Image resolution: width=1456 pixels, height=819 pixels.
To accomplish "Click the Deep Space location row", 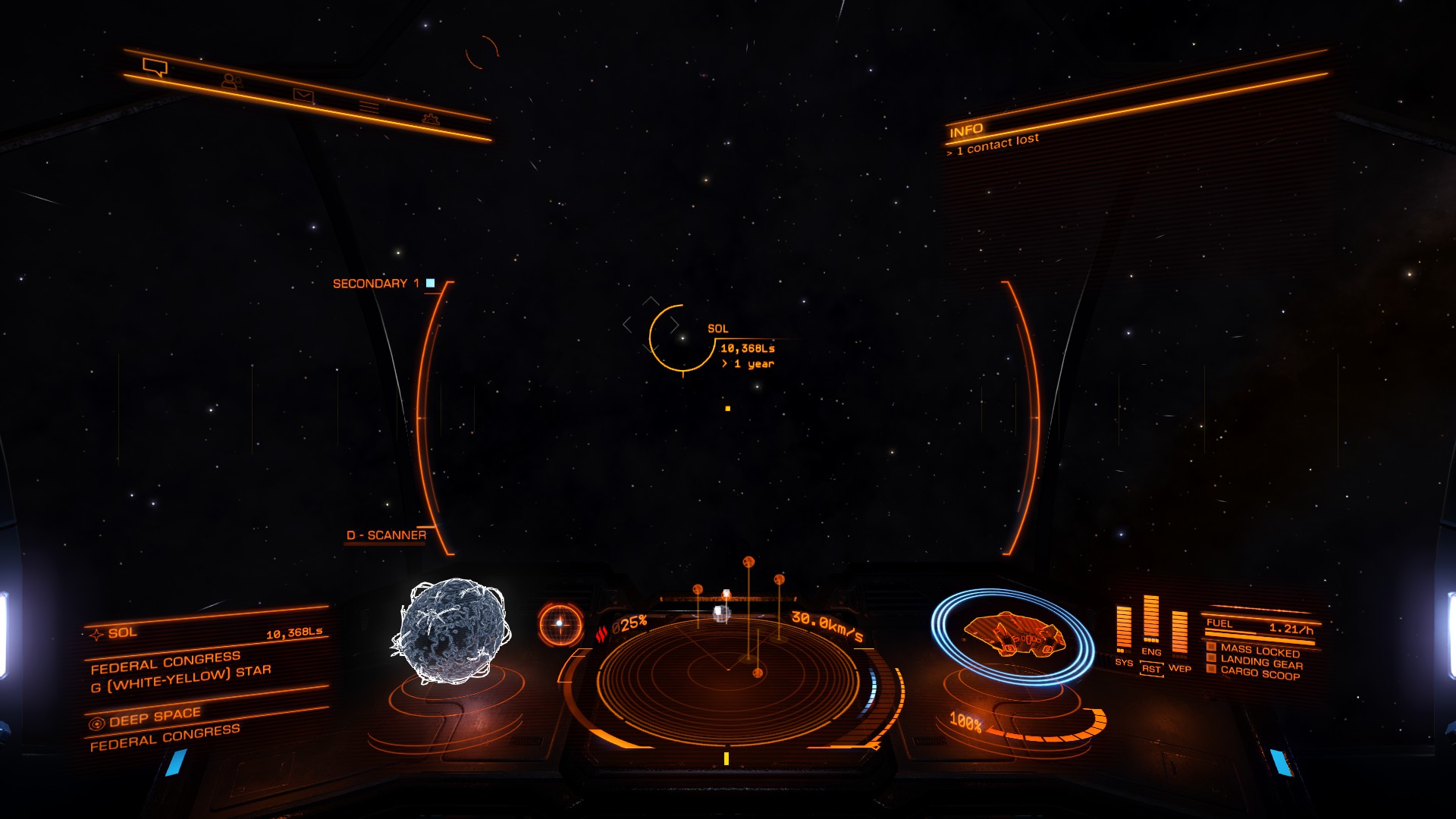I will 155,717.
